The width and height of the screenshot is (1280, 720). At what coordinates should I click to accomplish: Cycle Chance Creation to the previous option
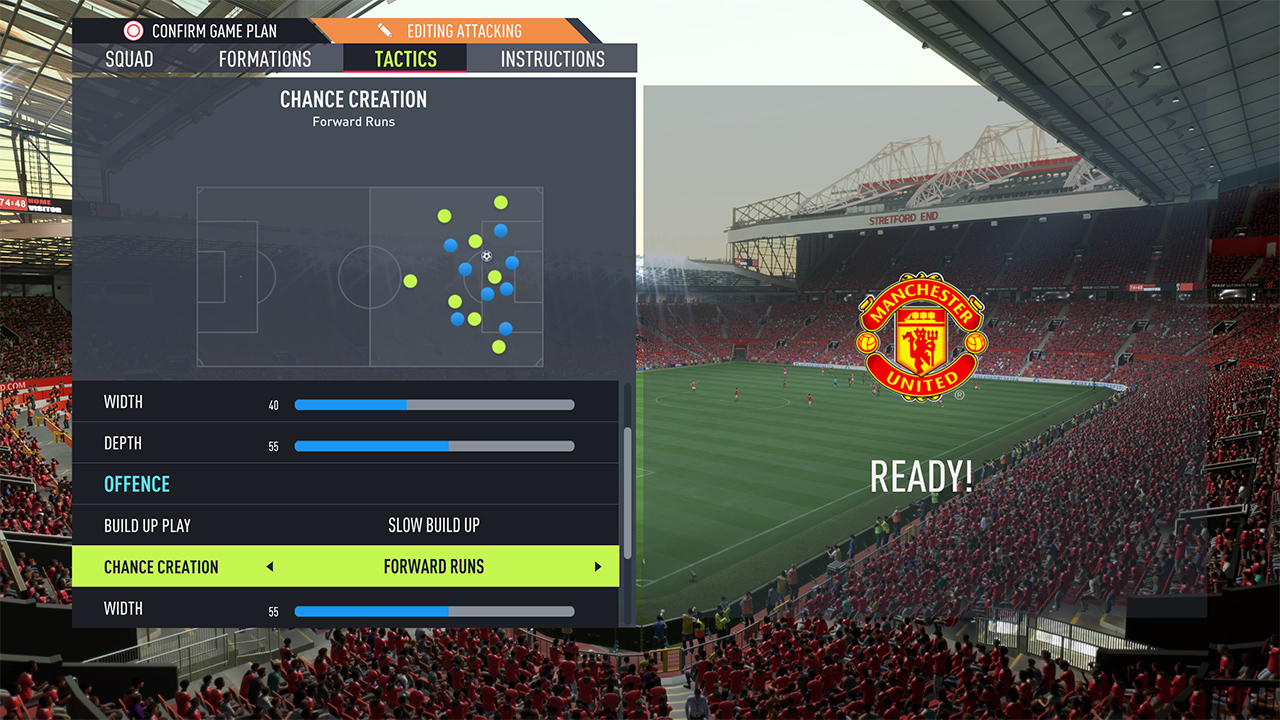(x=270, y=567)
